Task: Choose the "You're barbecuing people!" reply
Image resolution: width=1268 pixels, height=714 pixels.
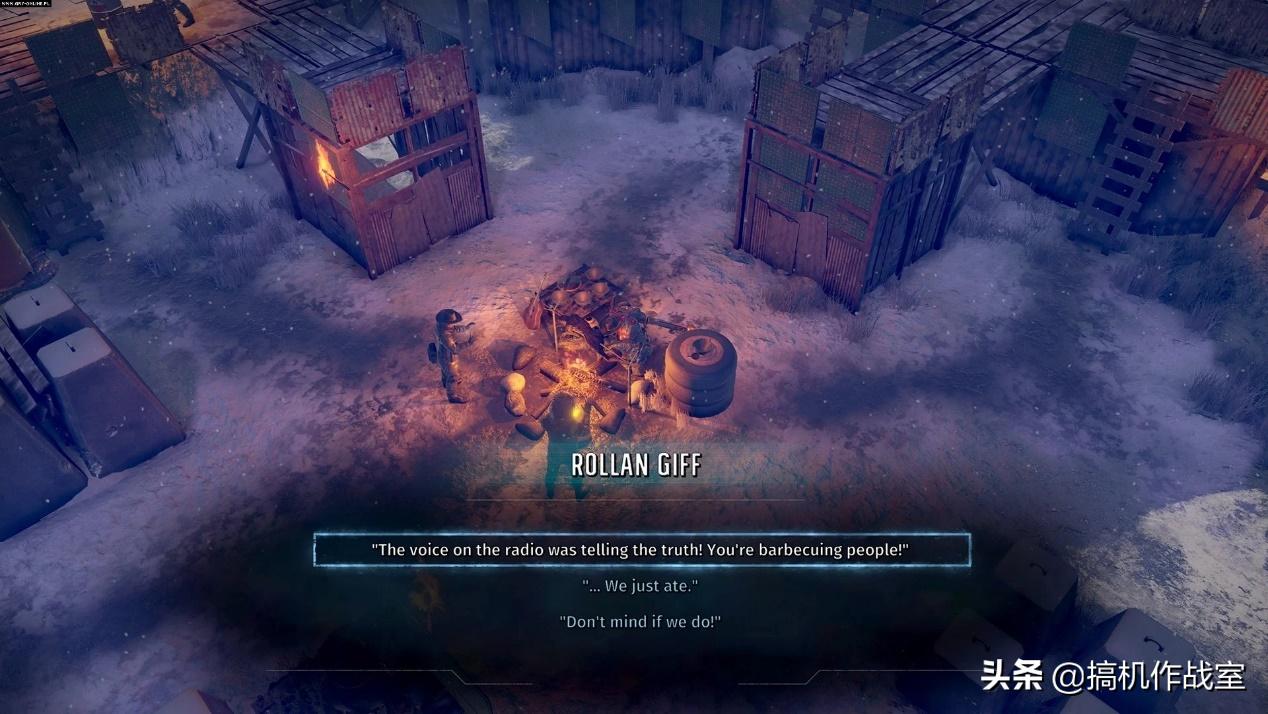Action: tap(641, 550)
